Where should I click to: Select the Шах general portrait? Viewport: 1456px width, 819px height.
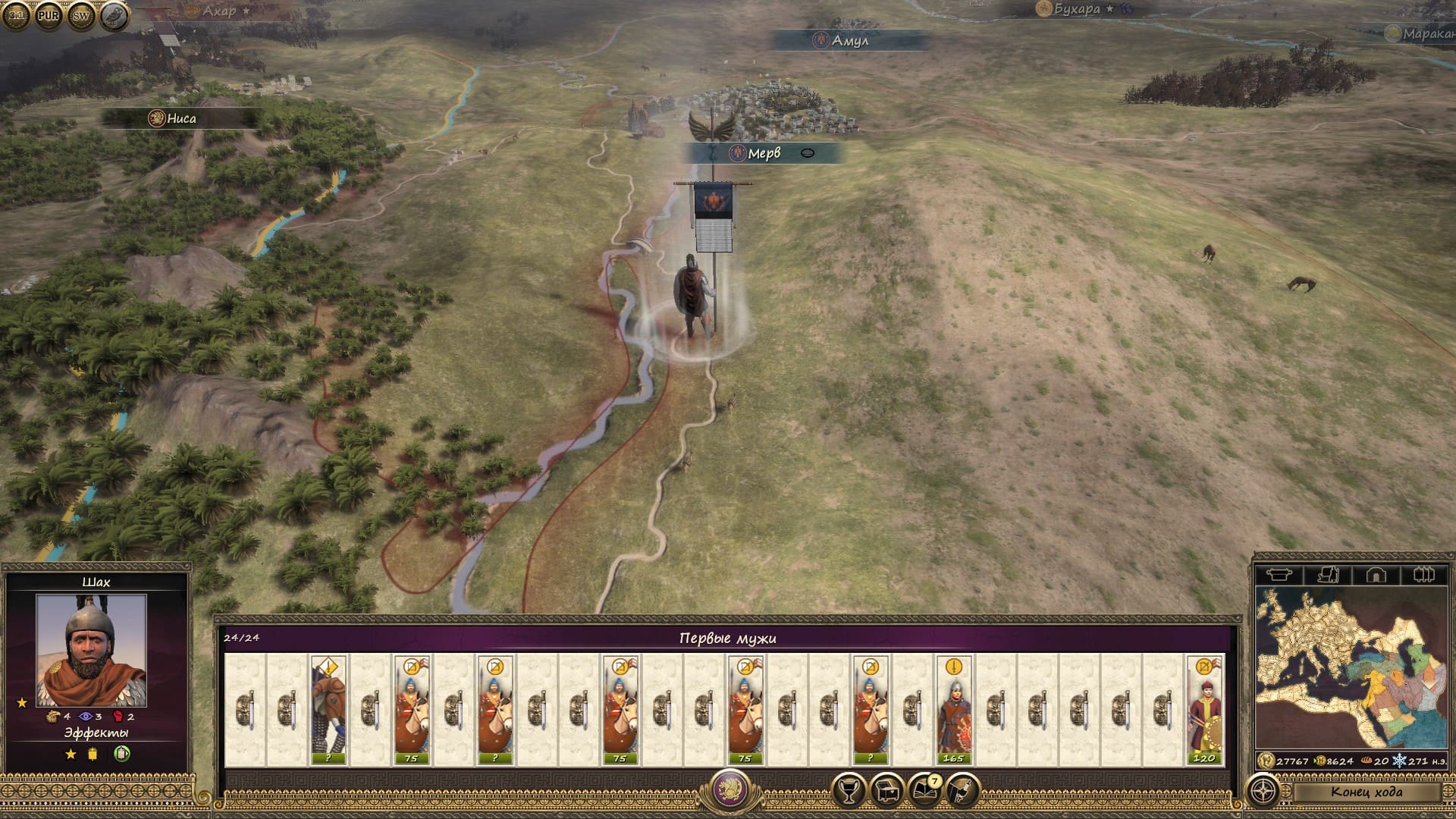coord(91,650)
